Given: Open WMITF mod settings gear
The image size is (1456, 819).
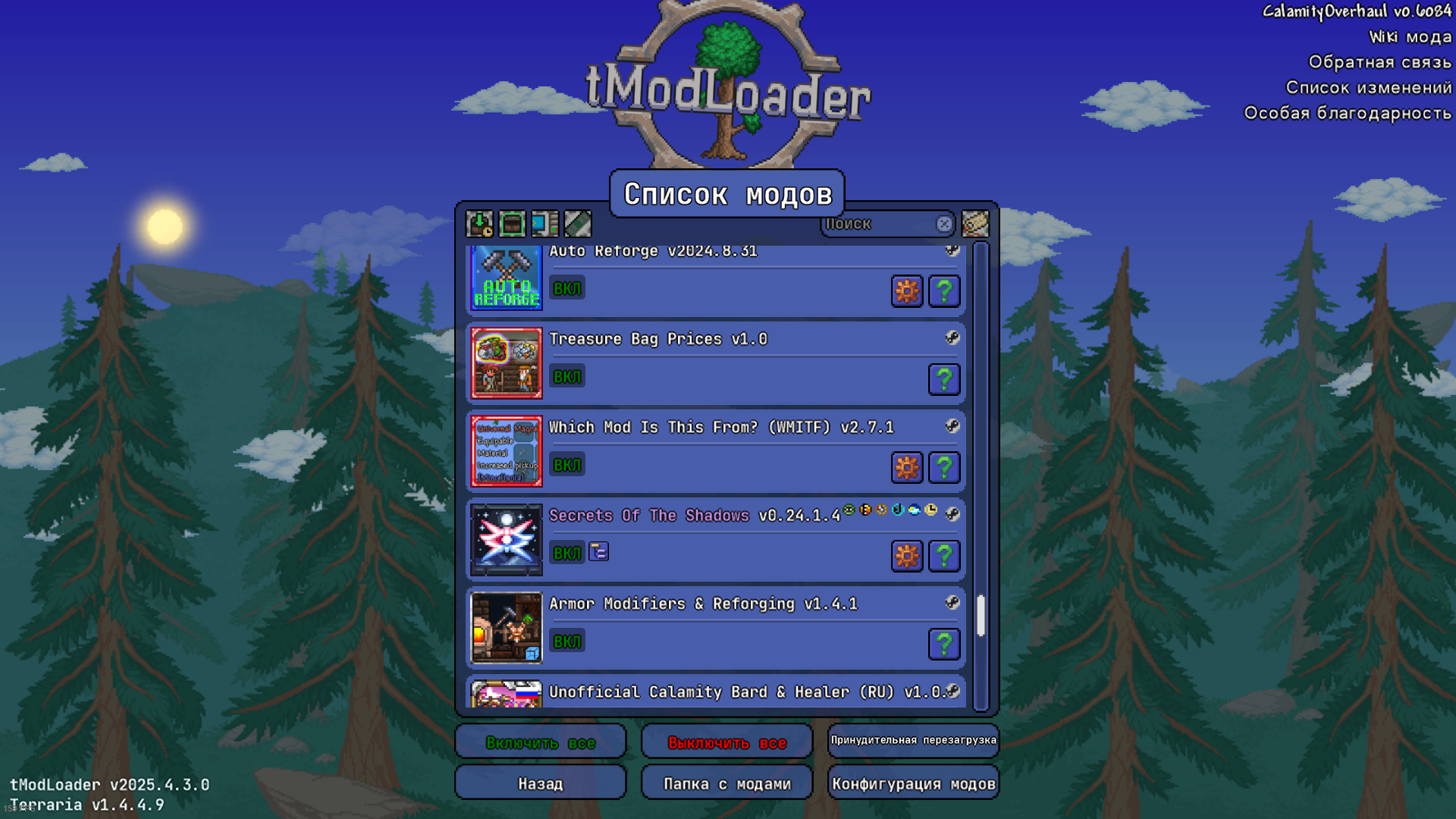Looking at the screenshot, I should (x=907, y=468).
